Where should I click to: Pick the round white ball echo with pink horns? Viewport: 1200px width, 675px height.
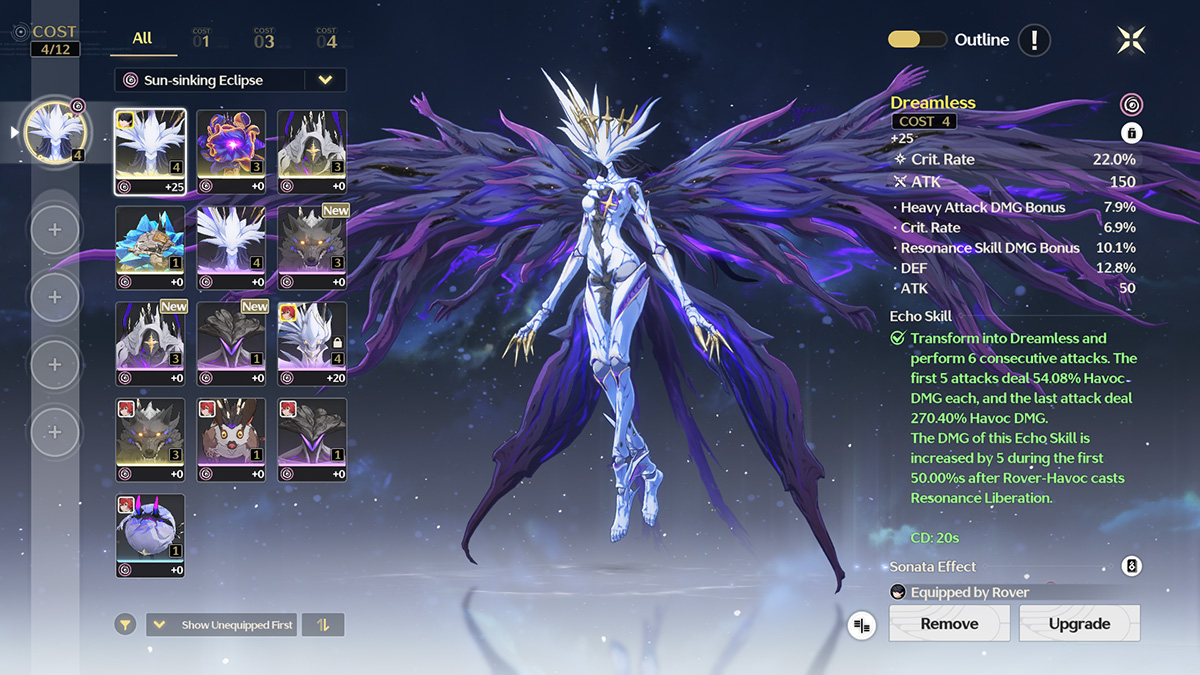coord(150,536)
